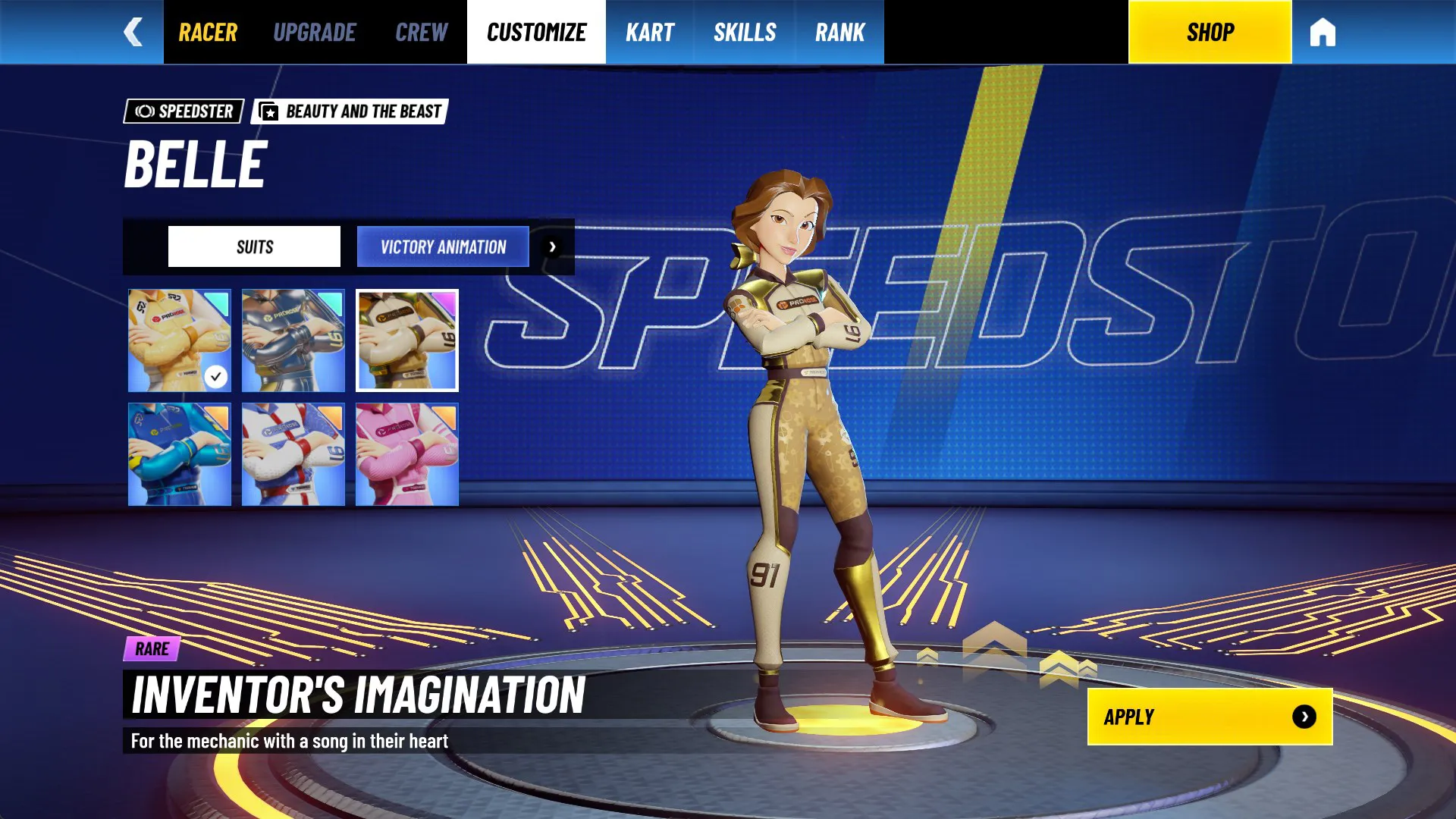The image size is (1456, 819).
Task: Click the Beauty and the Beast collection icon
Action: pos(269,111)
